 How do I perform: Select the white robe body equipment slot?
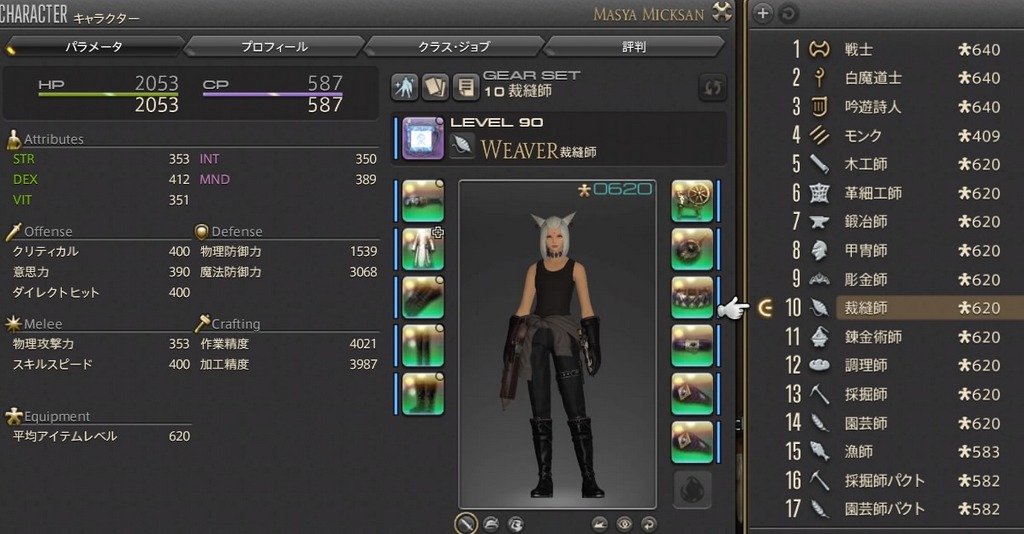pos(423,248)
